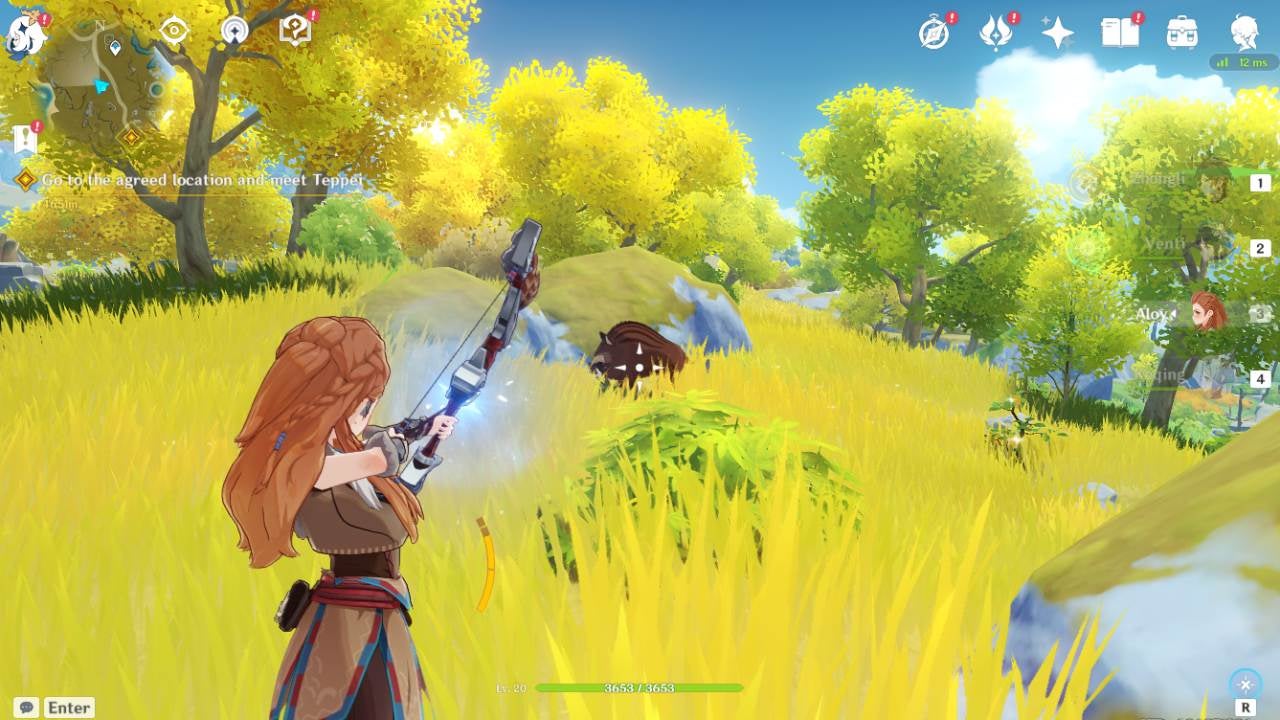1280x720 pixels.
Task: Click the quest diamond marker icon
Action: click(24, 180)
